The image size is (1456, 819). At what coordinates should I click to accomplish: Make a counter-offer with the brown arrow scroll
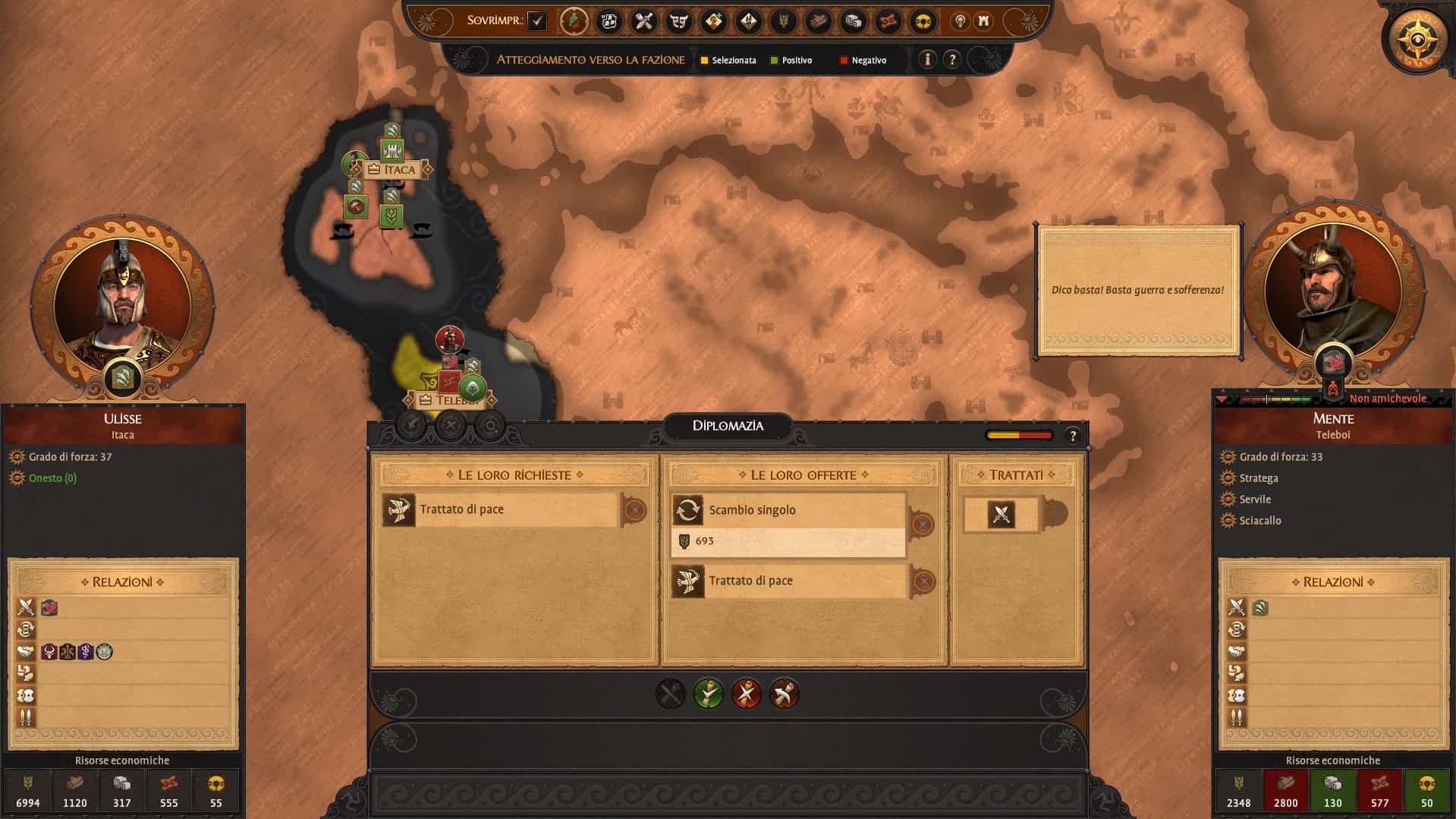784,694
